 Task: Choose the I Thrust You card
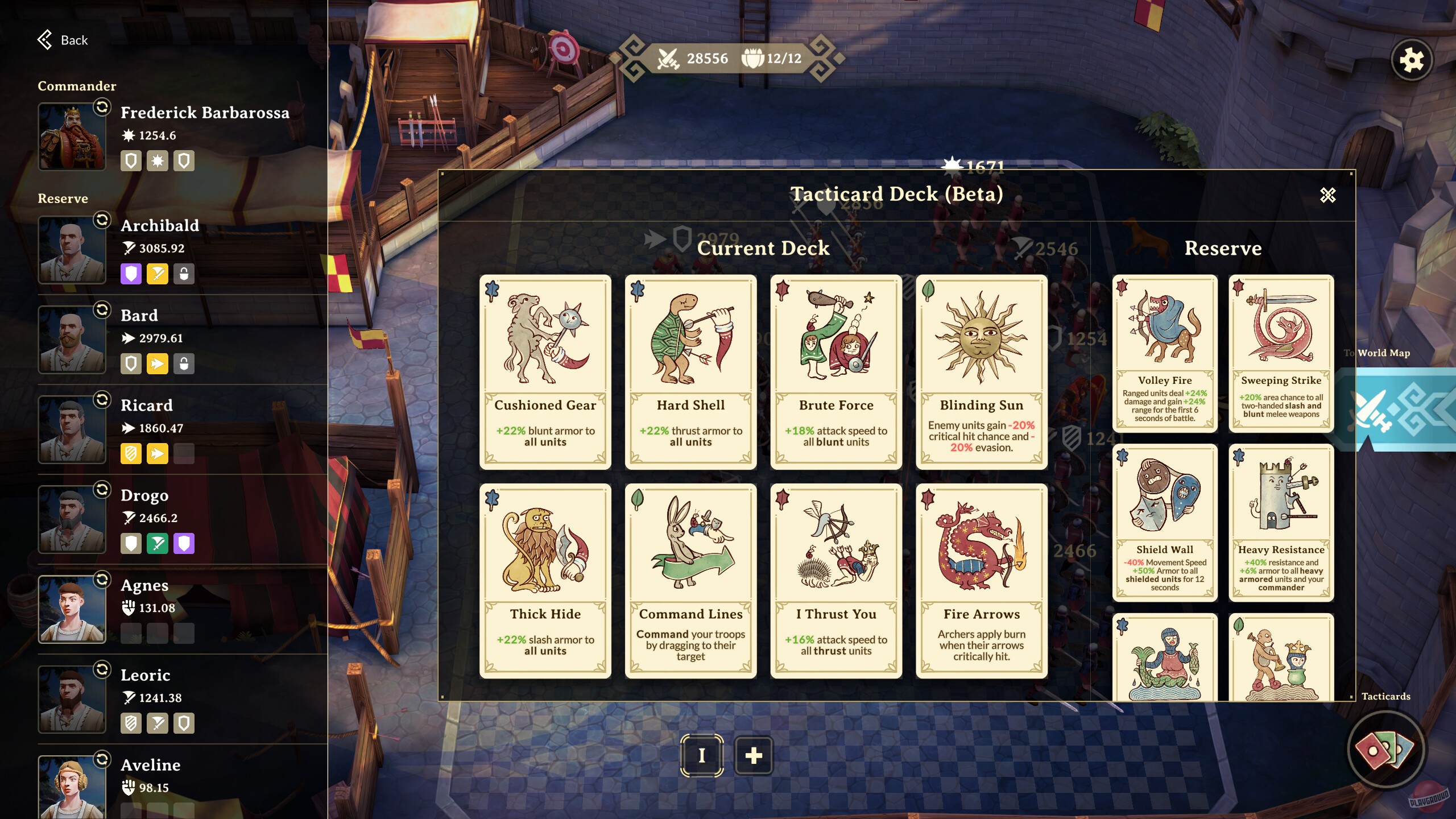[x=836, y=580]
